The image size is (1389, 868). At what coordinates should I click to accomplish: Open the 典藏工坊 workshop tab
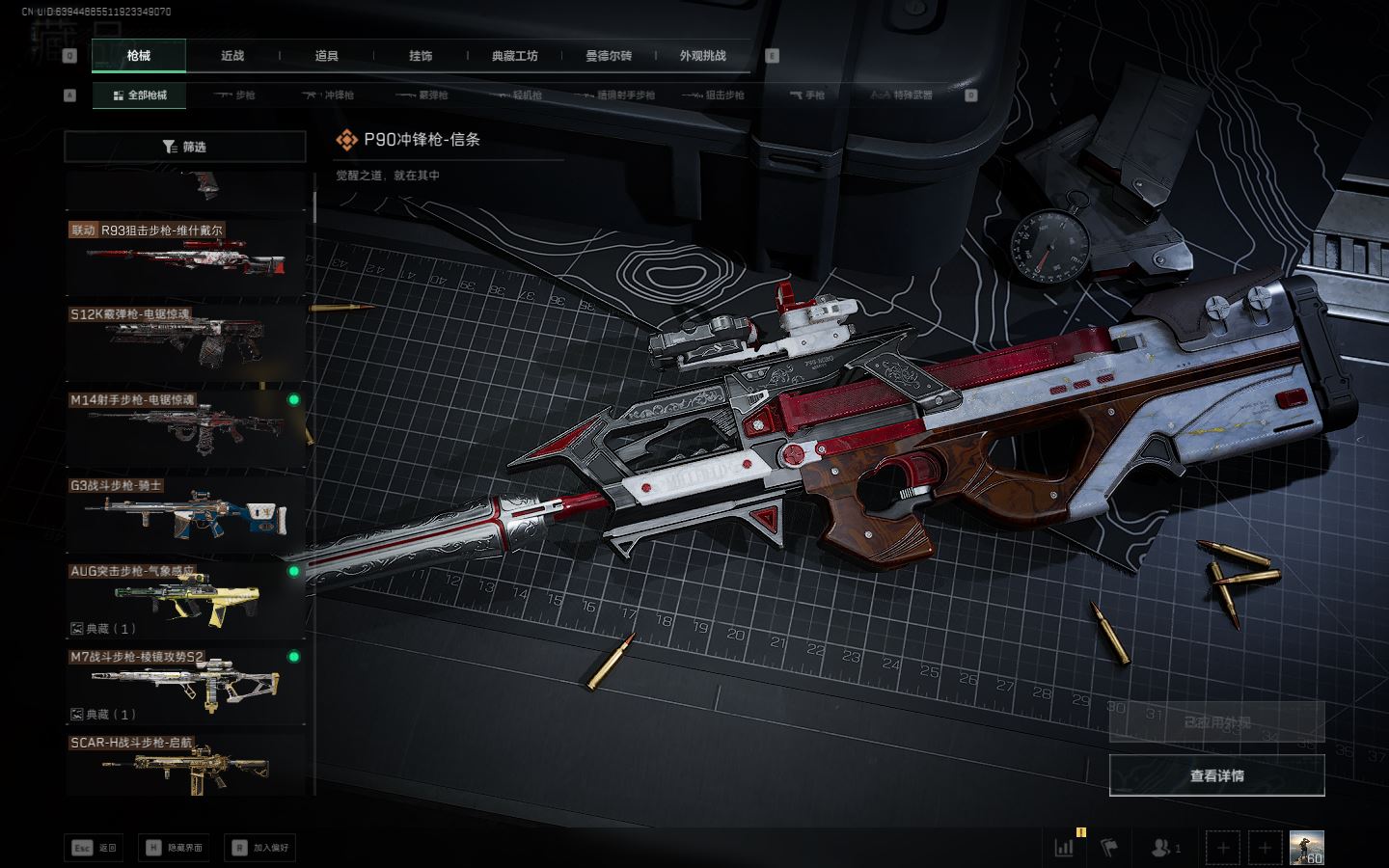pos(514,56)
